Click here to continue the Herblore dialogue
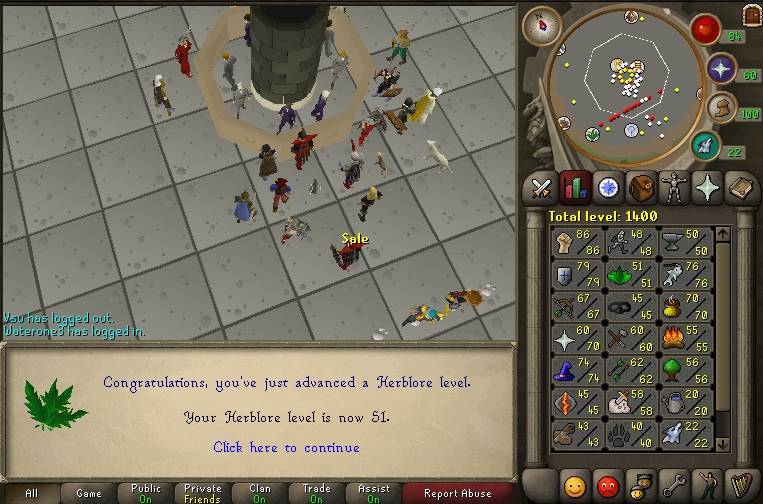Screen dimensions: 763x504 tap(286, 447)
